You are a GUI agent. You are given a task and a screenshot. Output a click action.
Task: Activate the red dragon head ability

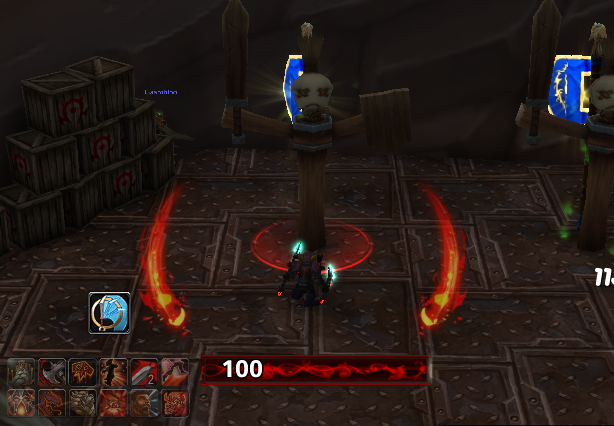(x=52, y=403)
